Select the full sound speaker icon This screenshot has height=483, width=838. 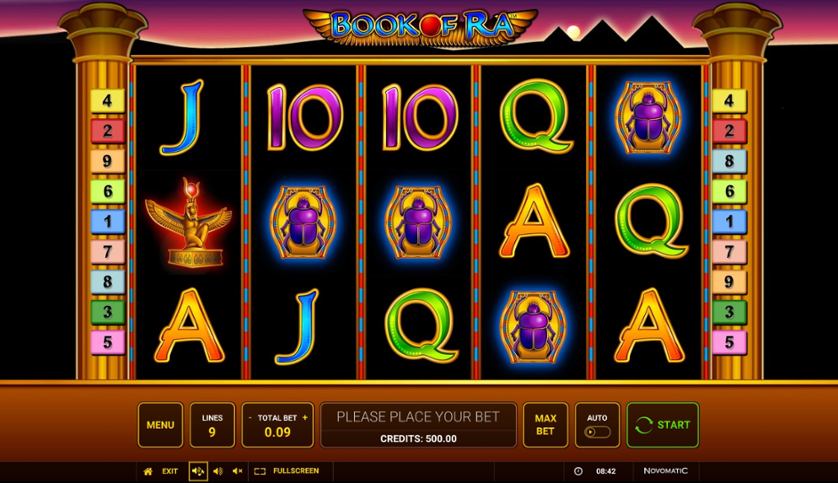pos(198,470)
